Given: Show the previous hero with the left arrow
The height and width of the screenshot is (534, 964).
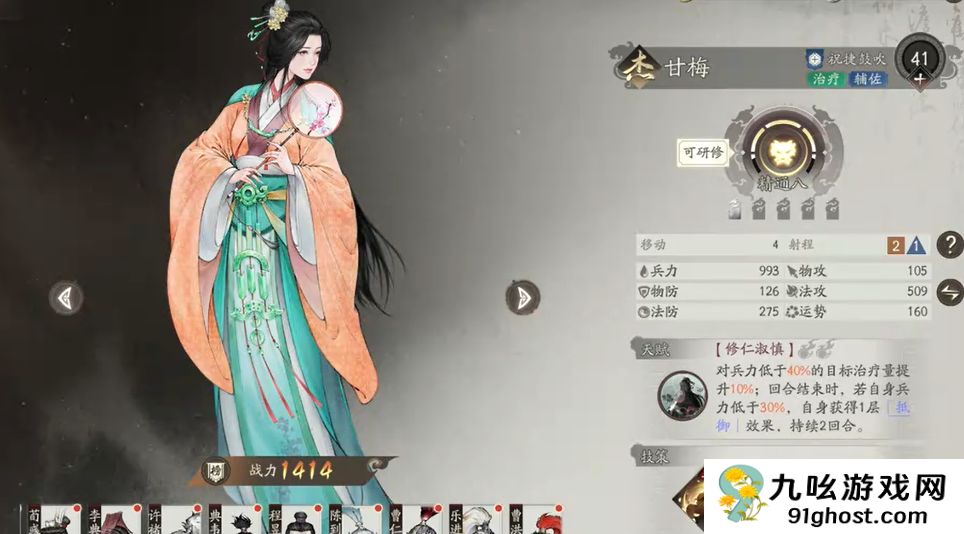Looking at the screenshot, I should pos(66,297).
